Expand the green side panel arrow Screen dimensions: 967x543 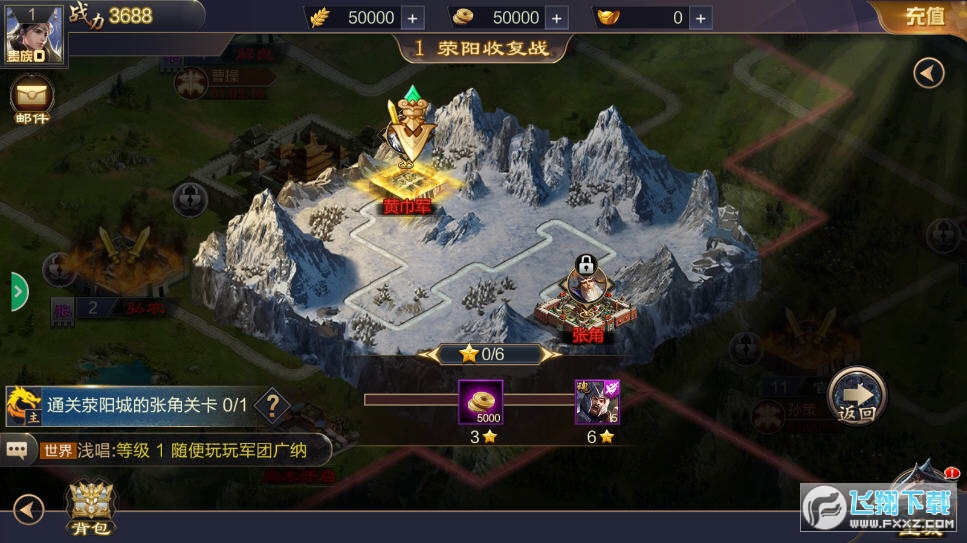click(19, 291)
